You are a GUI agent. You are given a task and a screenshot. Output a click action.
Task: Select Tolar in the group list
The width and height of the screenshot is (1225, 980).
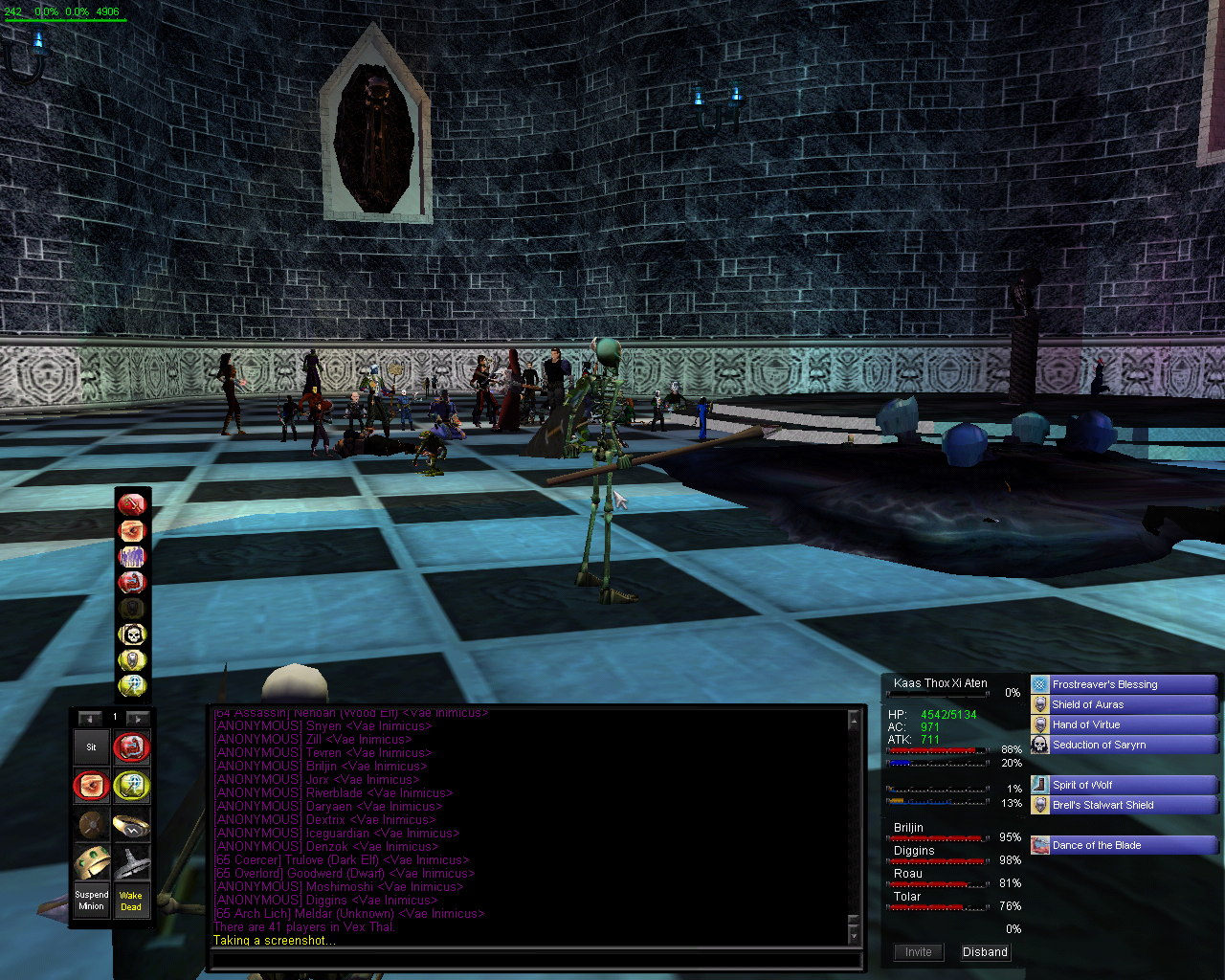click(x=907, y=897)
